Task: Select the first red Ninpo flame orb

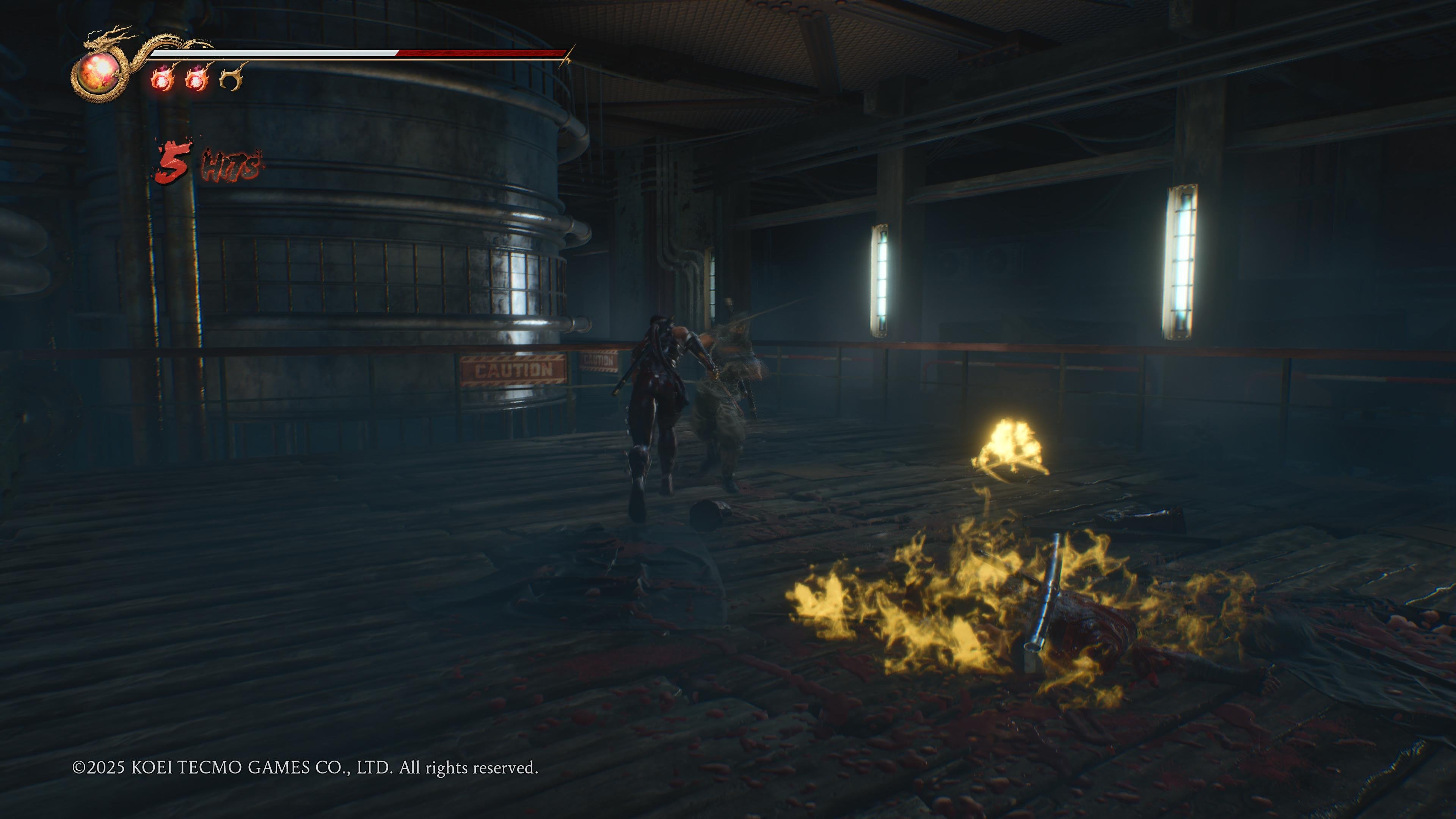Action: [163, 79]
